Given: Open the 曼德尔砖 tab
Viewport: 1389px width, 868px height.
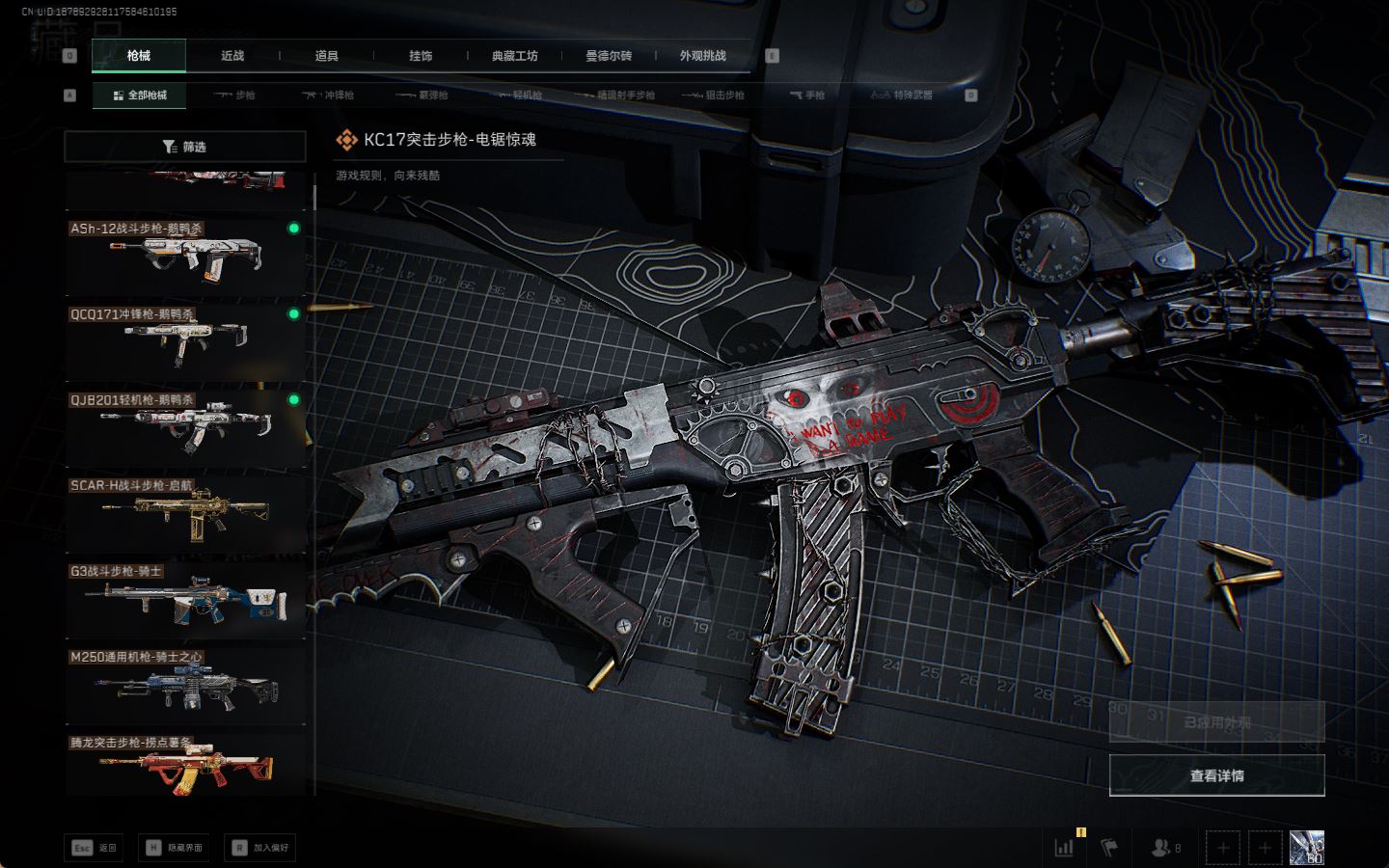Looking at the screenshot, I should point(609,56).
